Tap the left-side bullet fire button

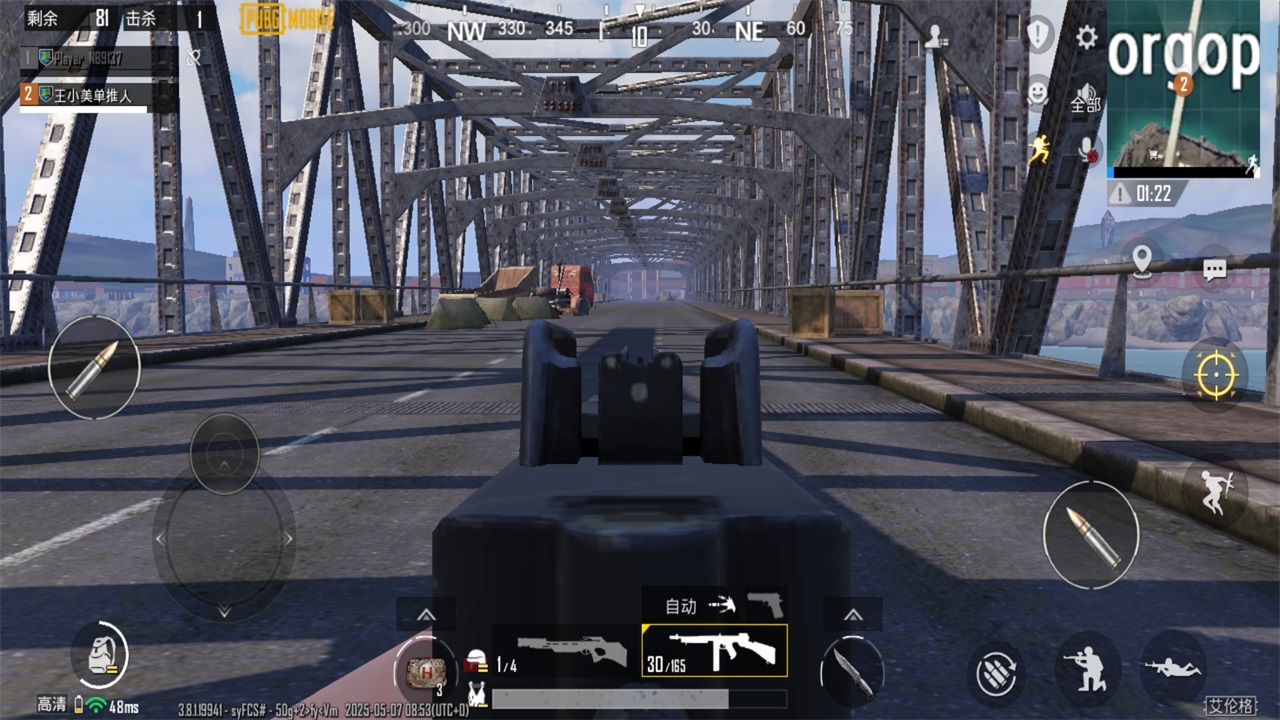click(x=93, y=368)
